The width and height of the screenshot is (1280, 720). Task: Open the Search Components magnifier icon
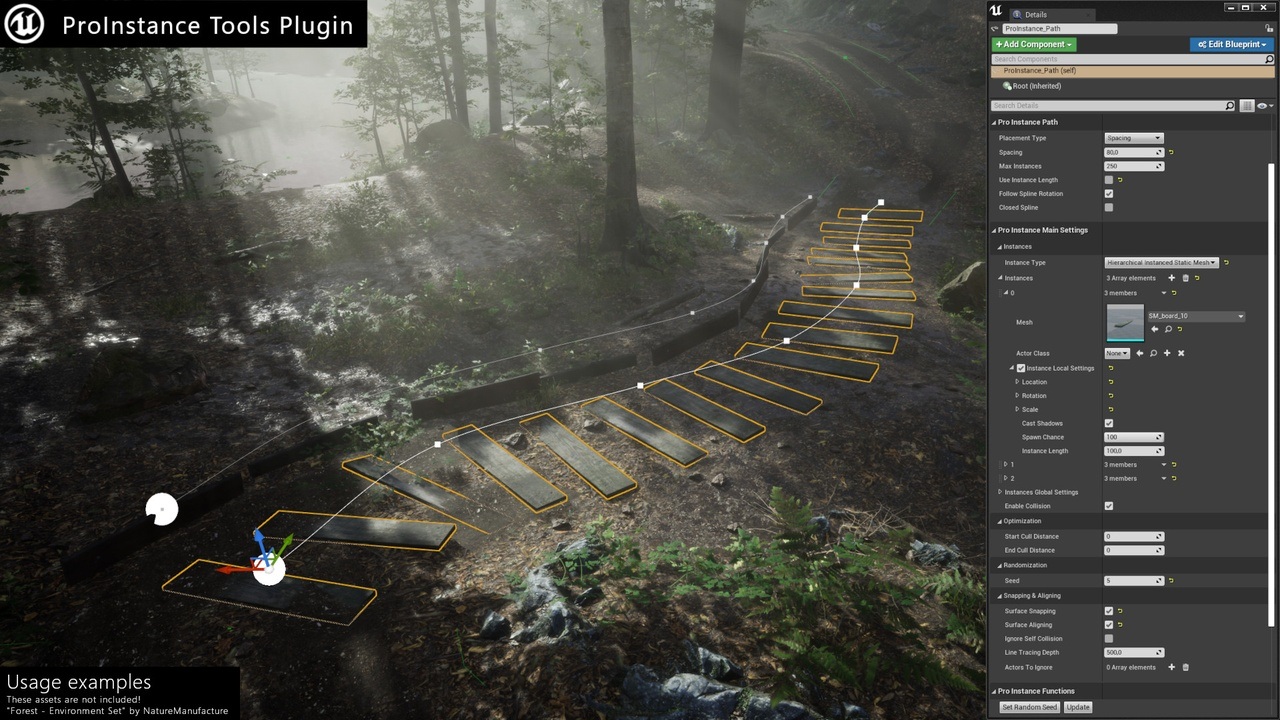pos(1268,59)
